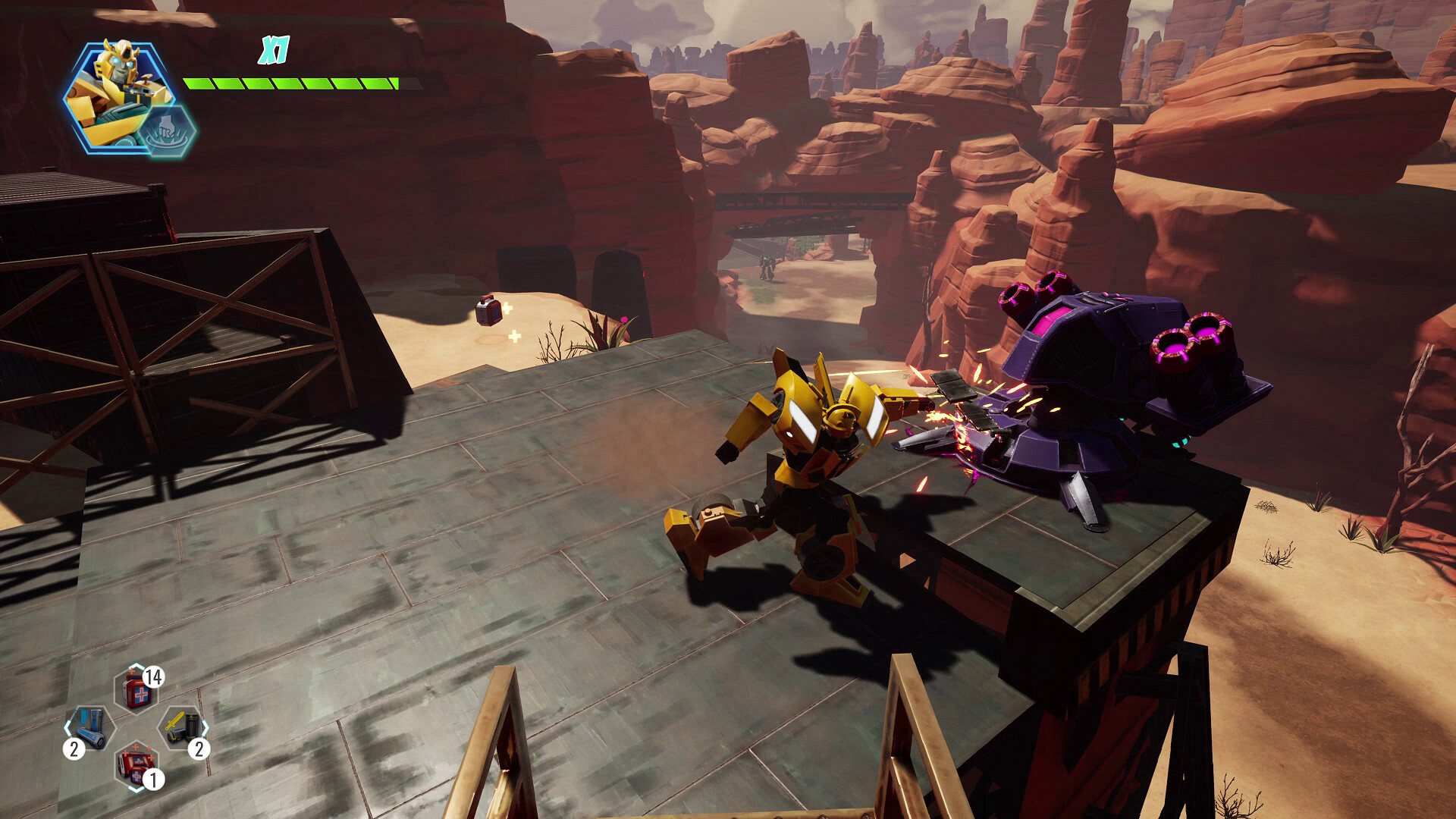Click the left chevron beside the shield item

pyautogui.click(x=68, y=726)
